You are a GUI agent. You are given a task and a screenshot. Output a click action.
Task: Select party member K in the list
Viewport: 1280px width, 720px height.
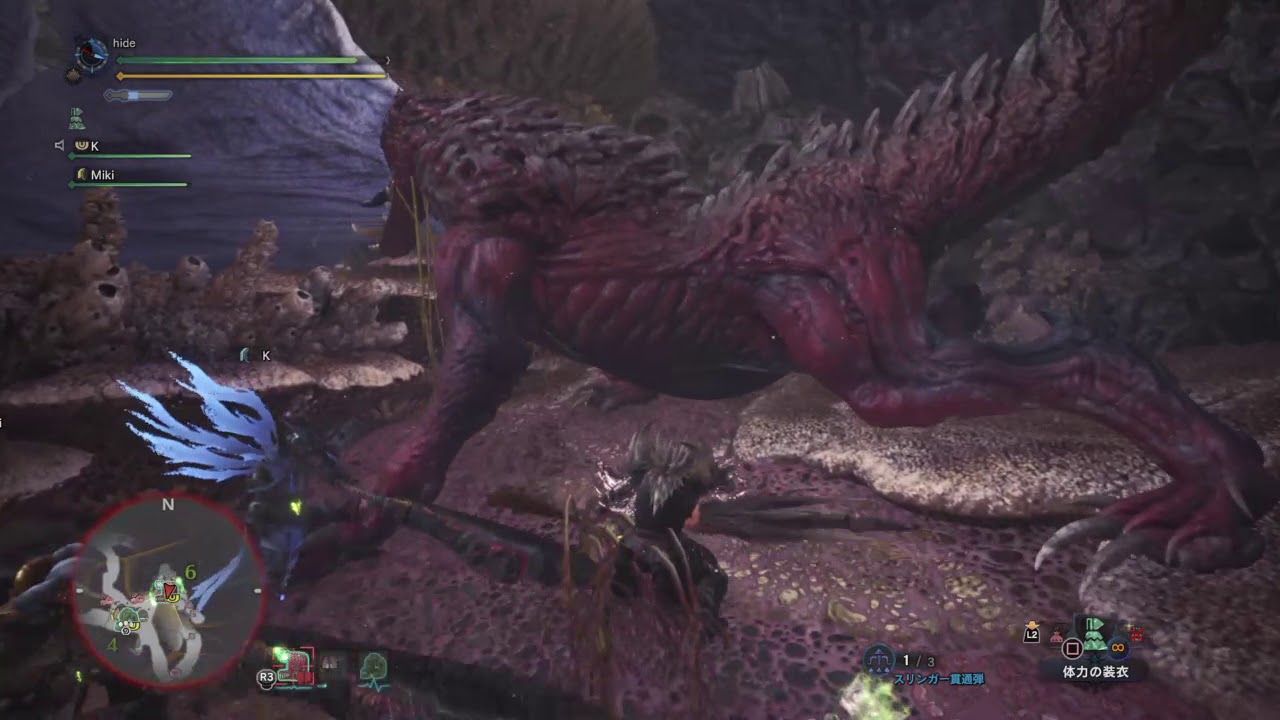click(94, 146)
